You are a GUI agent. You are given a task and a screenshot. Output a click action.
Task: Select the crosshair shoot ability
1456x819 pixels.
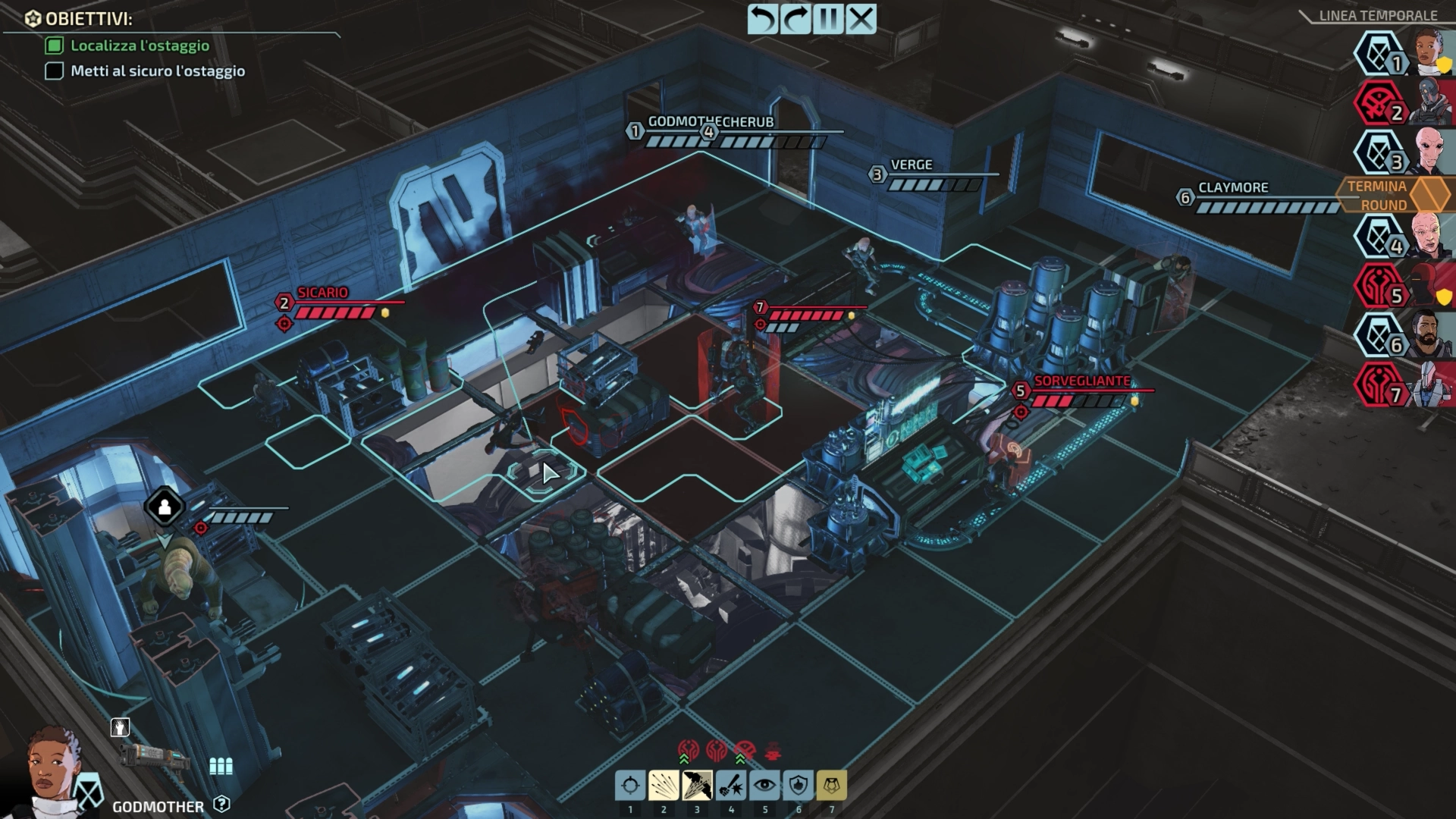tap(630, 786)
